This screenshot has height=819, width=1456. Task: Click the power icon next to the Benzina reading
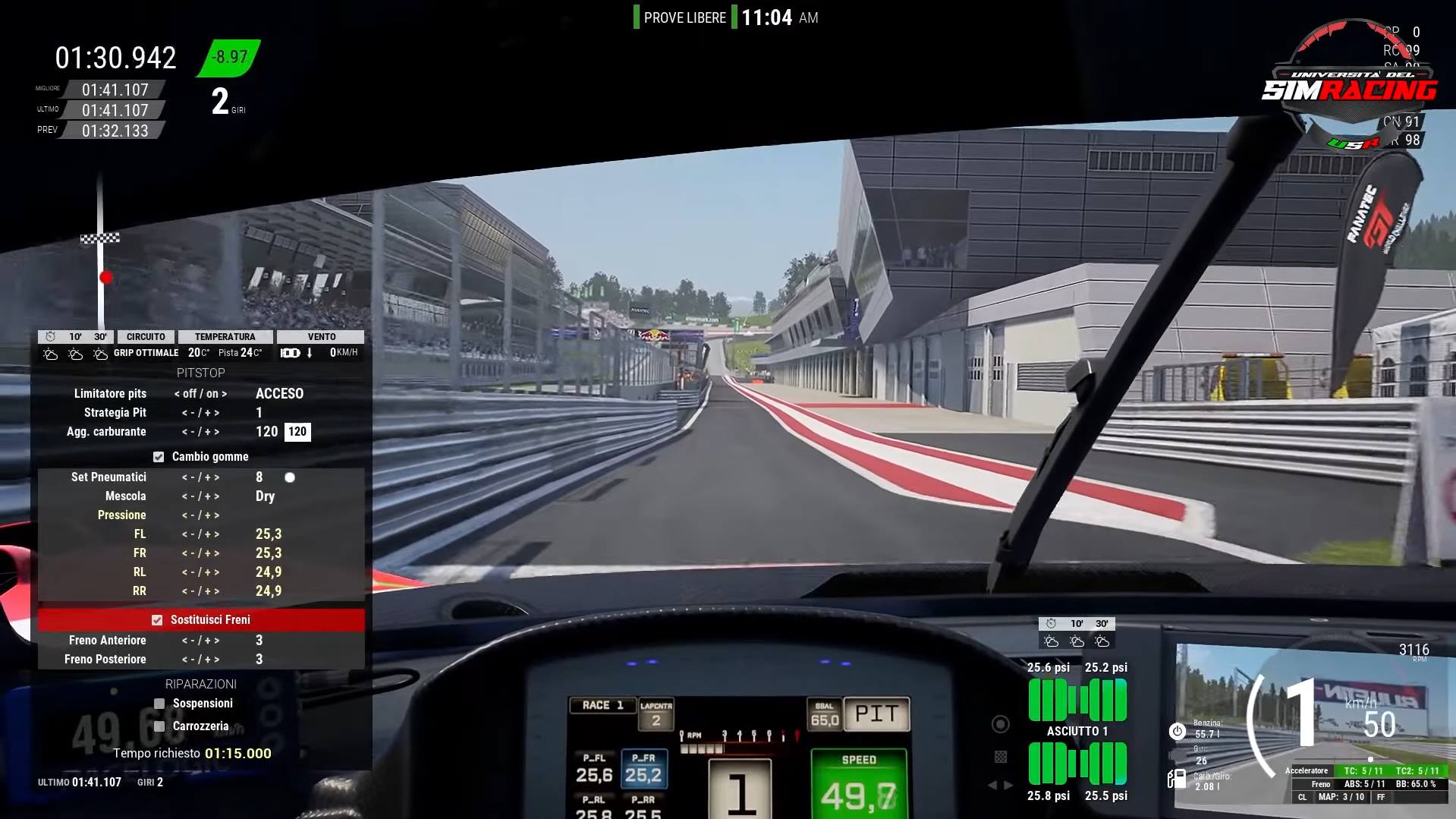pyautogui.click(x=1176, y=731)
